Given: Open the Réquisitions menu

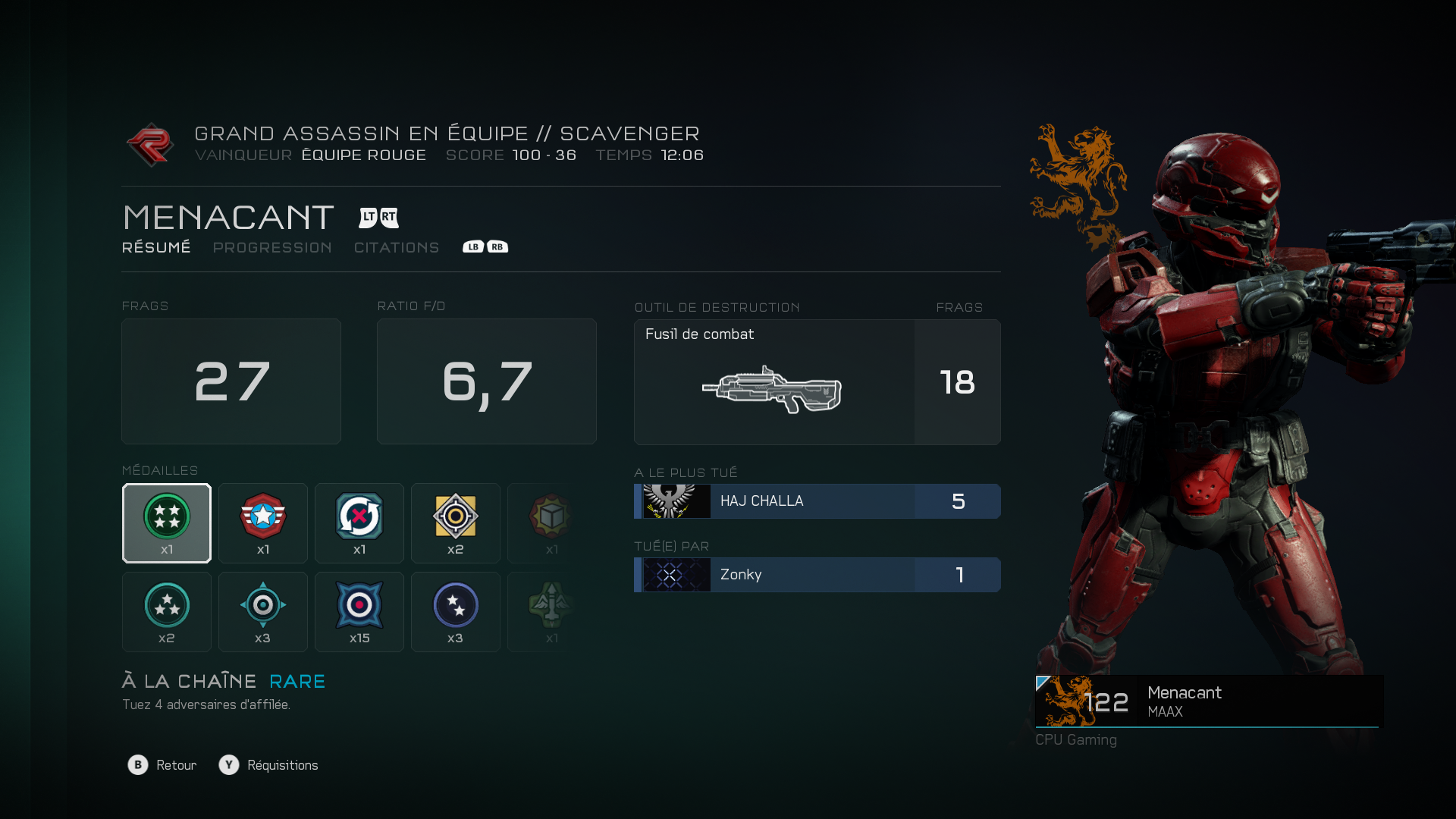Looking at the screenshot, I should pos(269,765).
